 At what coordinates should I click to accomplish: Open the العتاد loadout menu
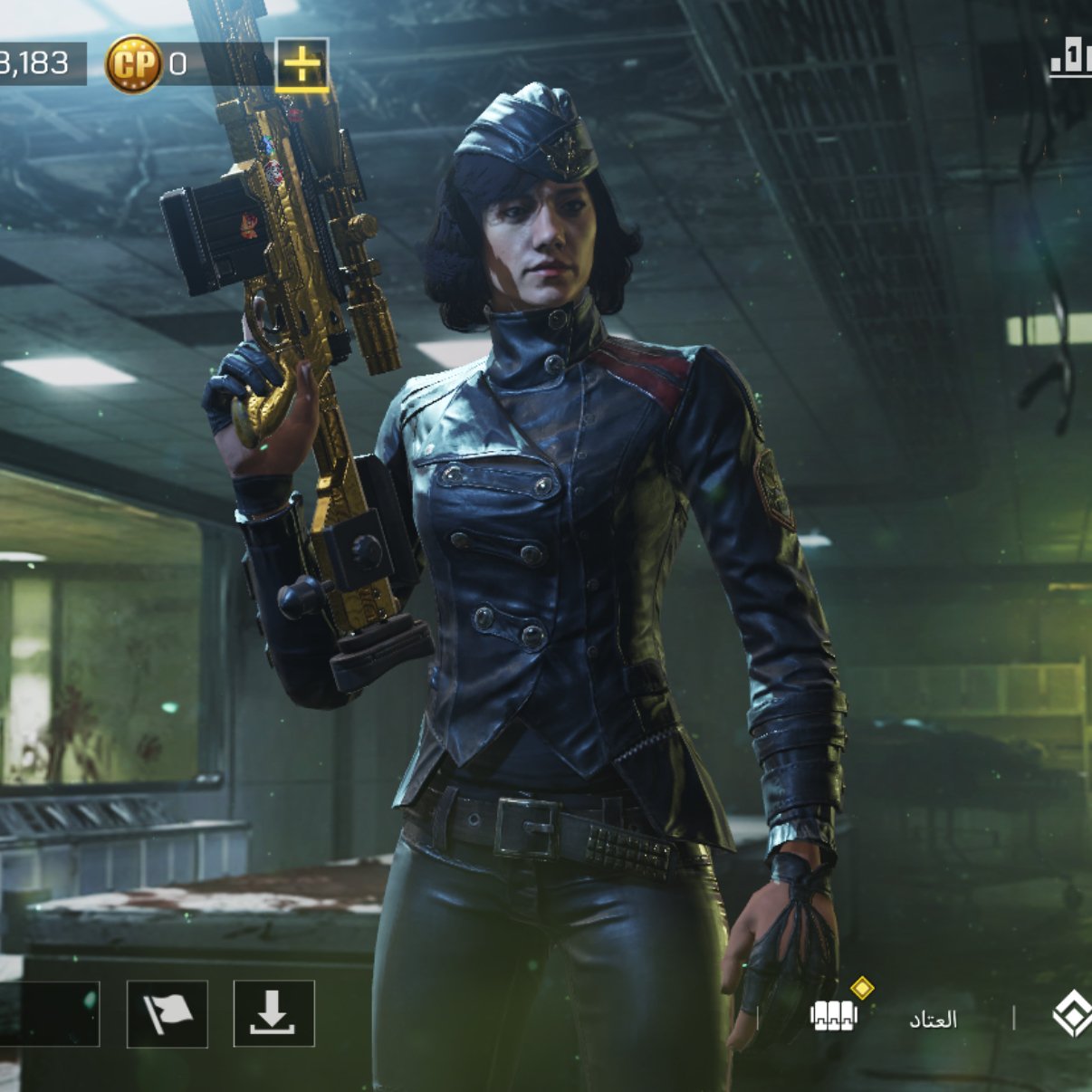coord(933,1020)
